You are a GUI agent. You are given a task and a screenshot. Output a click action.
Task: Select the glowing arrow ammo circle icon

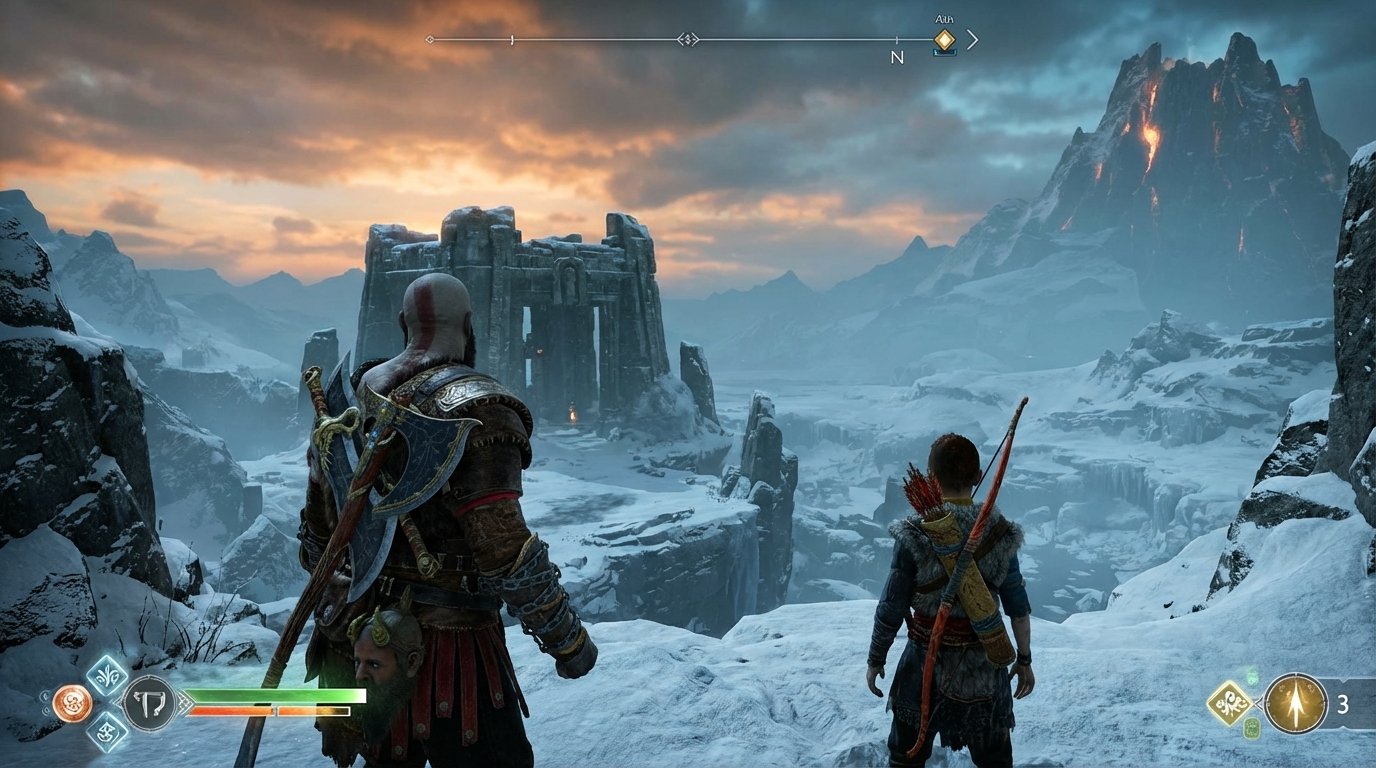tap(1295, 701)
